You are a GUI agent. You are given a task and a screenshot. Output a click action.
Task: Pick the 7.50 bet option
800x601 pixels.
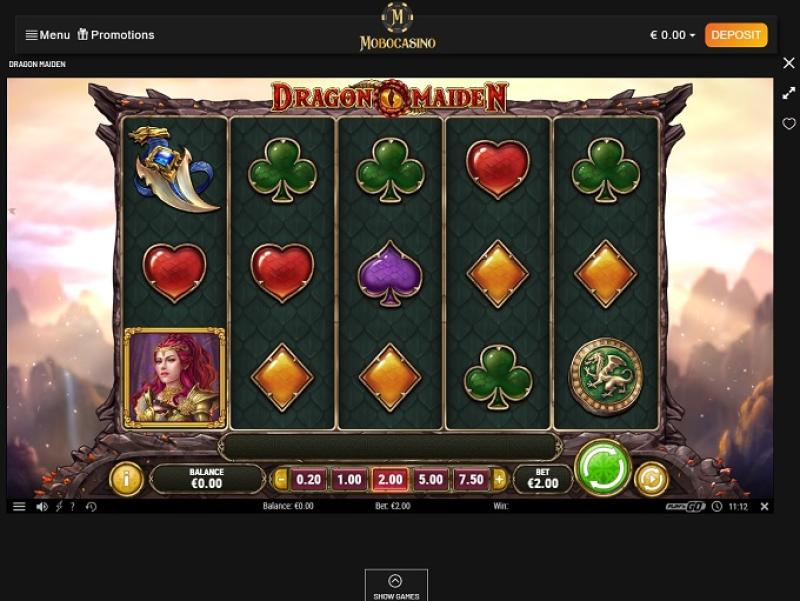click(471, 480)
